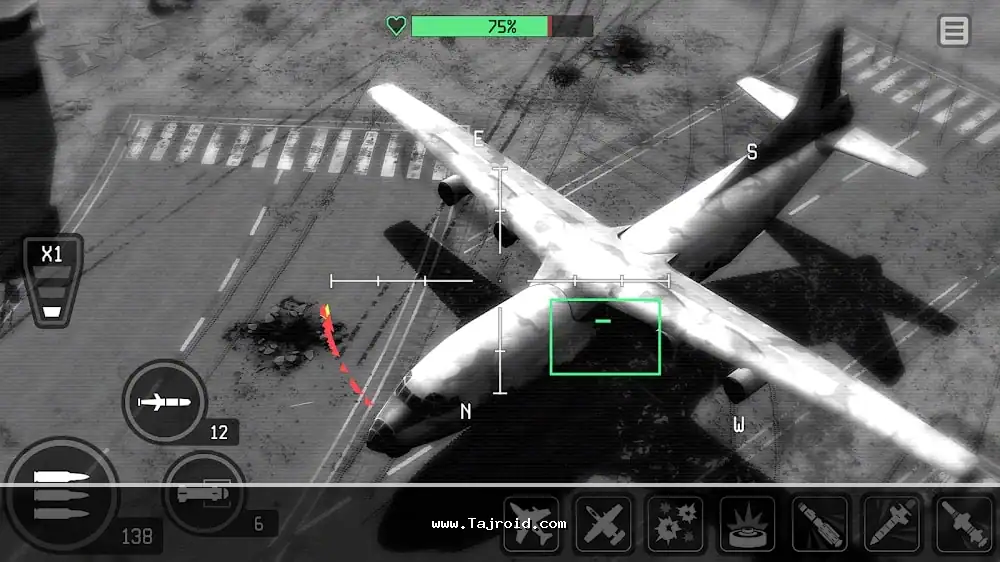Viewport: 1000px width, 562px height.
Task: Choose the last rocket icon in bottom bar
Action: click(x=963, y=524)
